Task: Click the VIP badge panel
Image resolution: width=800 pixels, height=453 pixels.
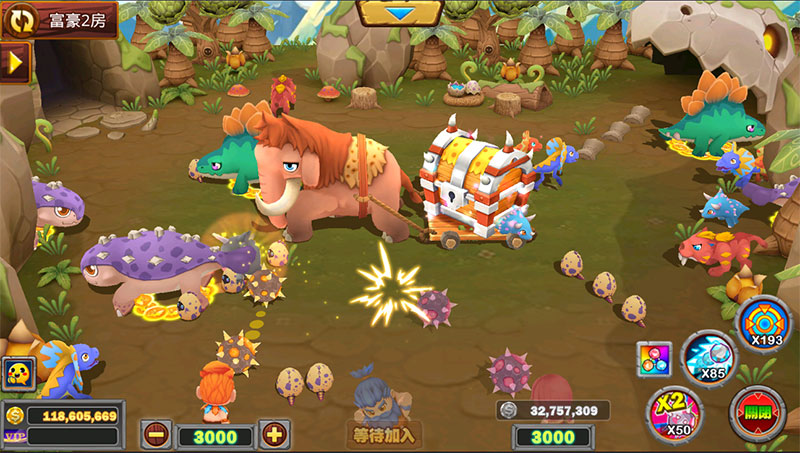Action: point(14,436)
